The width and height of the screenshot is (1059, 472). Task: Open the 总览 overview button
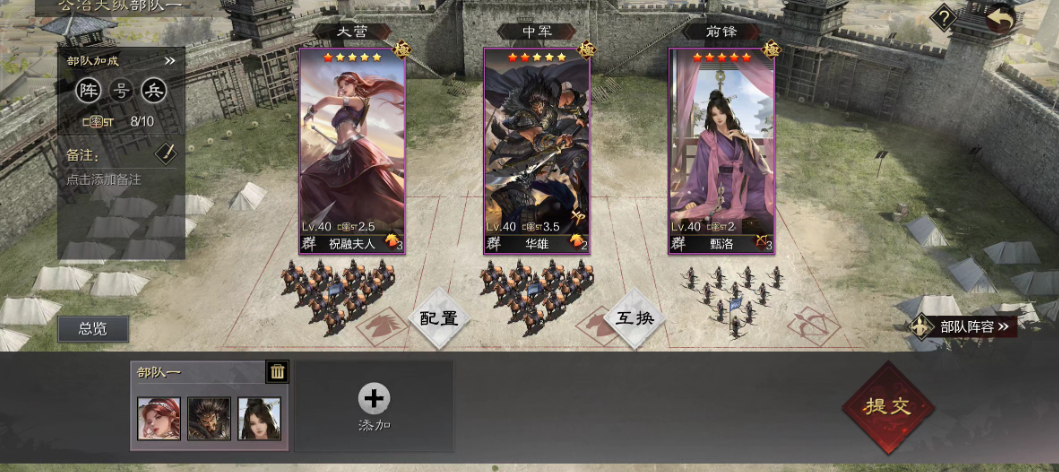93,328
